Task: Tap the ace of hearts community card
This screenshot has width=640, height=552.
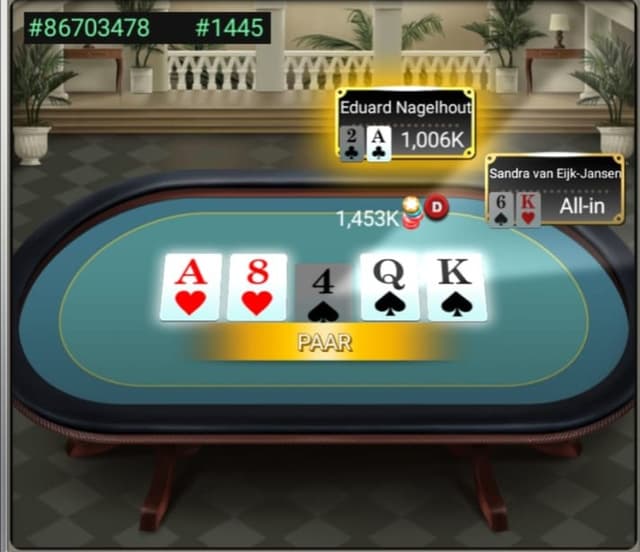Action: point(191,287)
